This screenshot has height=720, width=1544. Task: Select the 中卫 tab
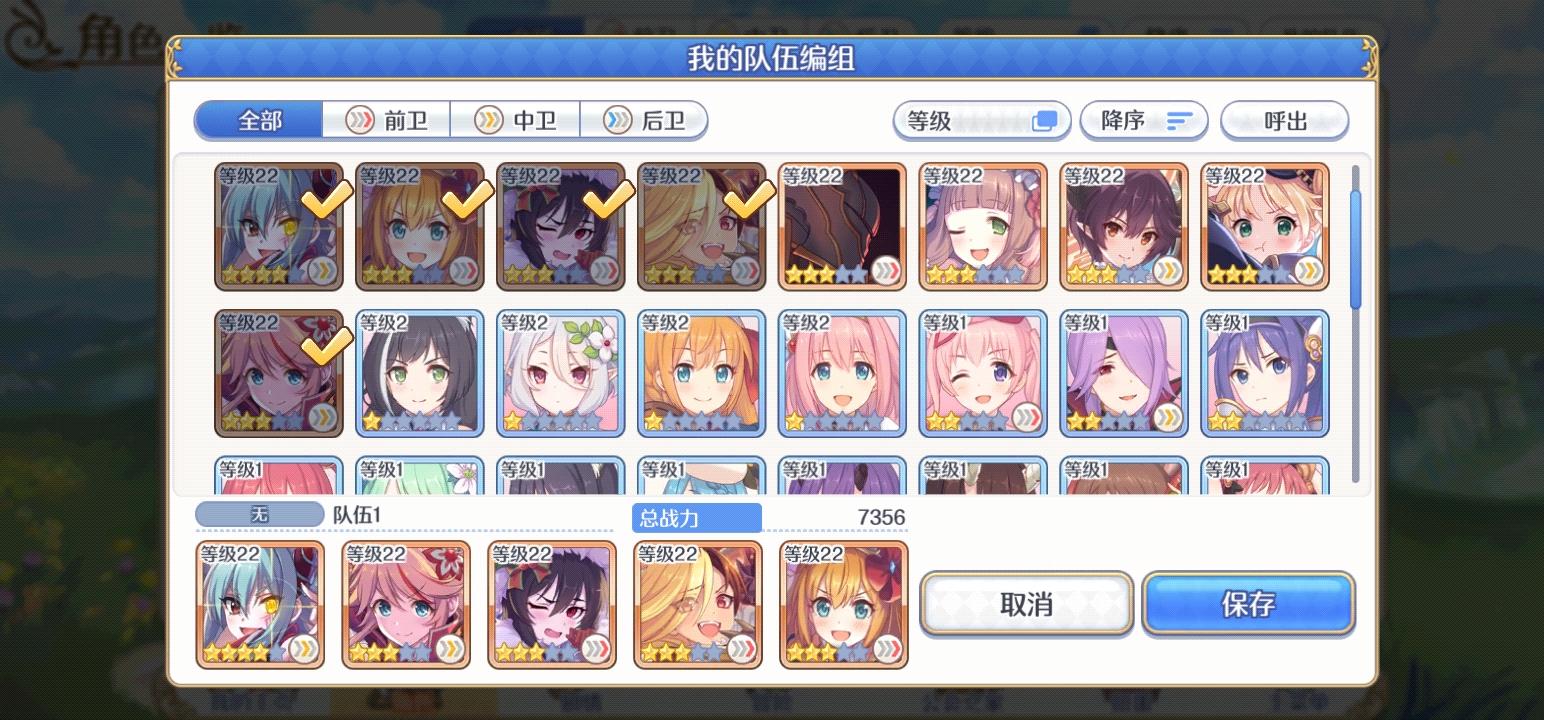coord(516,120)
